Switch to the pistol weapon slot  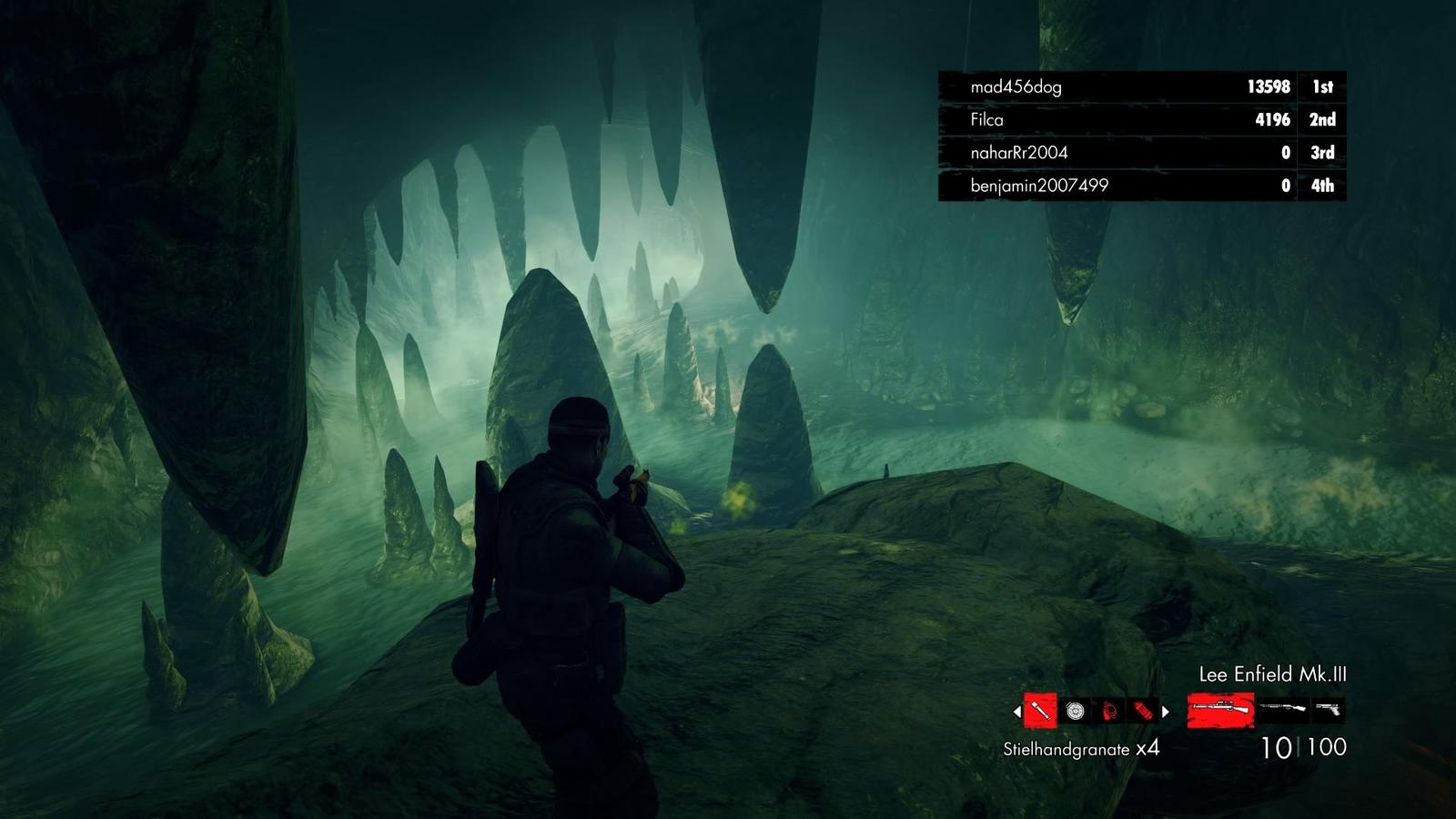[x=1329, y=708]
